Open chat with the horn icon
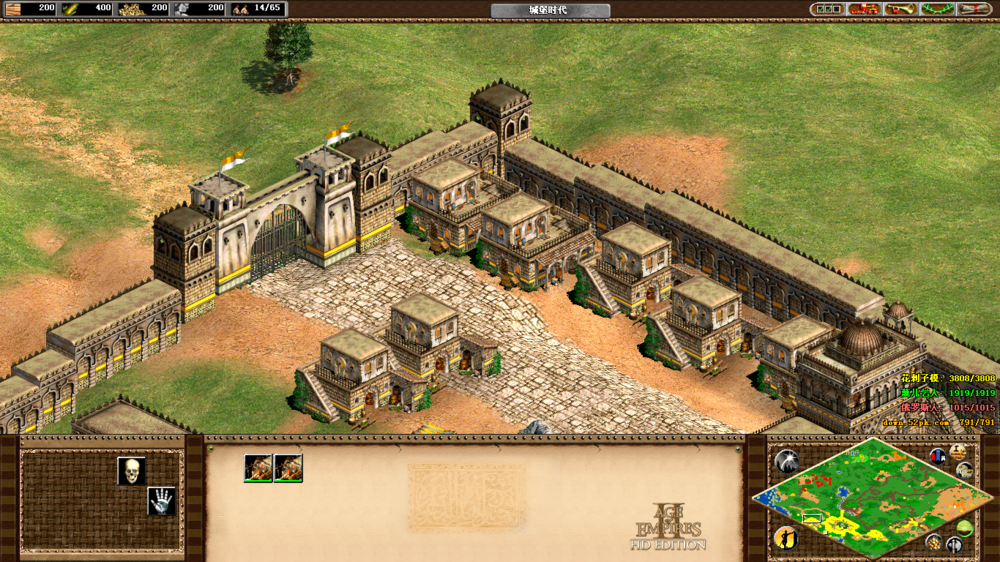This screenshot has height=562, width=1000. point(900,9)
